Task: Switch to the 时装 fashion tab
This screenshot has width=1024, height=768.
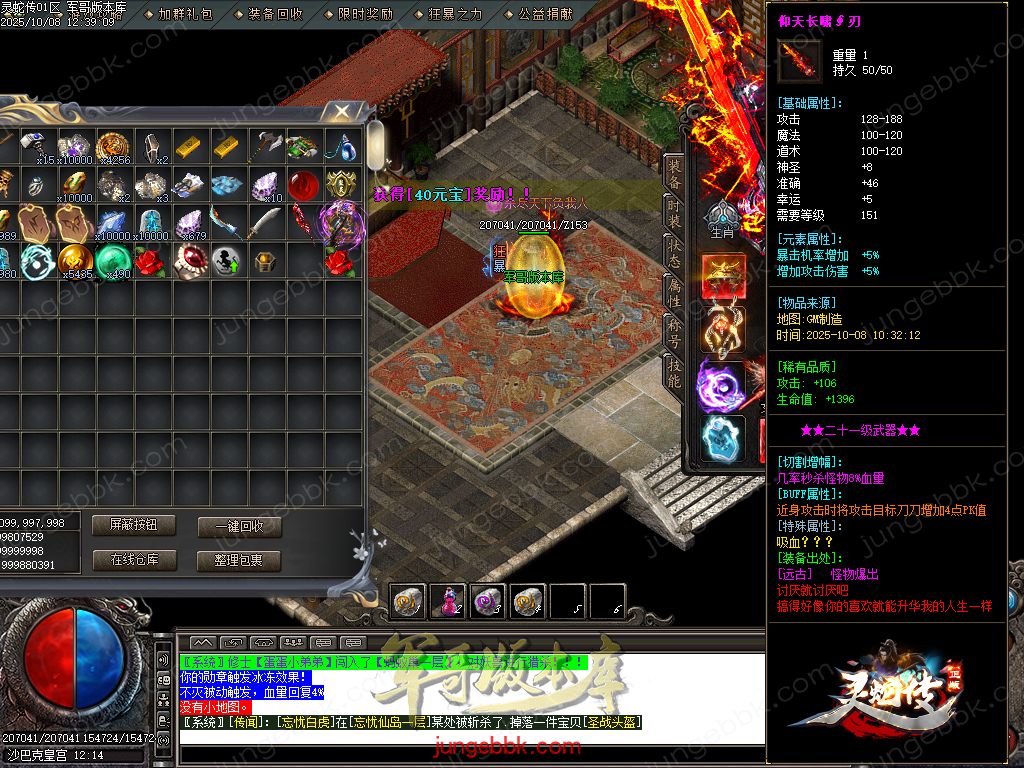Action: [675, 212]
